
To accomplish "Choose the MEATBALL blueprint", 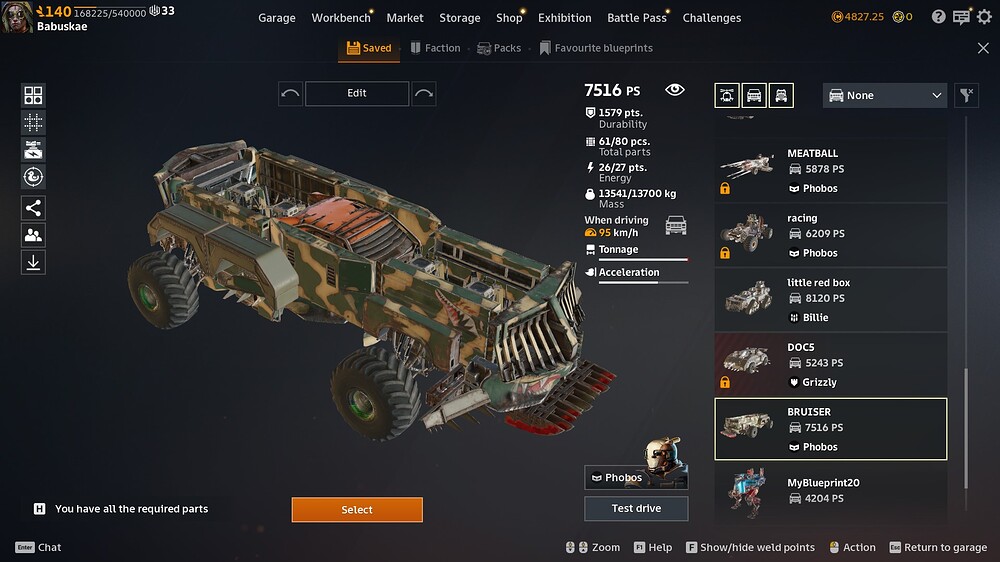I will point(830,170).
